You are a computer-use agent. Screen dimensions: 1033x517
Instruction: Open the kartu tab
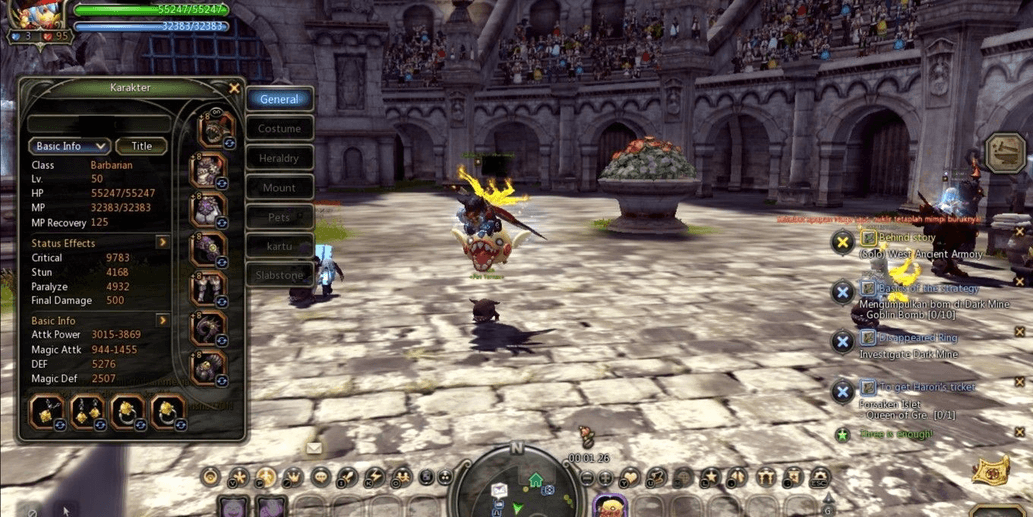click(x=279, y=246)
